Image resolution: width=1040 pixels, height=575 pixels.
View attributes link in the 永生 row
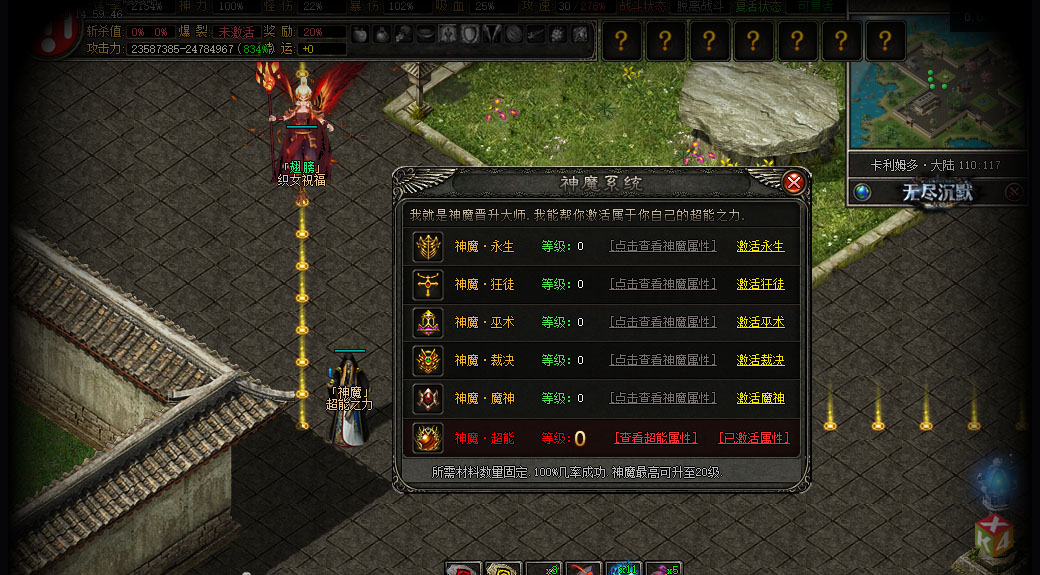click(663, 246)
